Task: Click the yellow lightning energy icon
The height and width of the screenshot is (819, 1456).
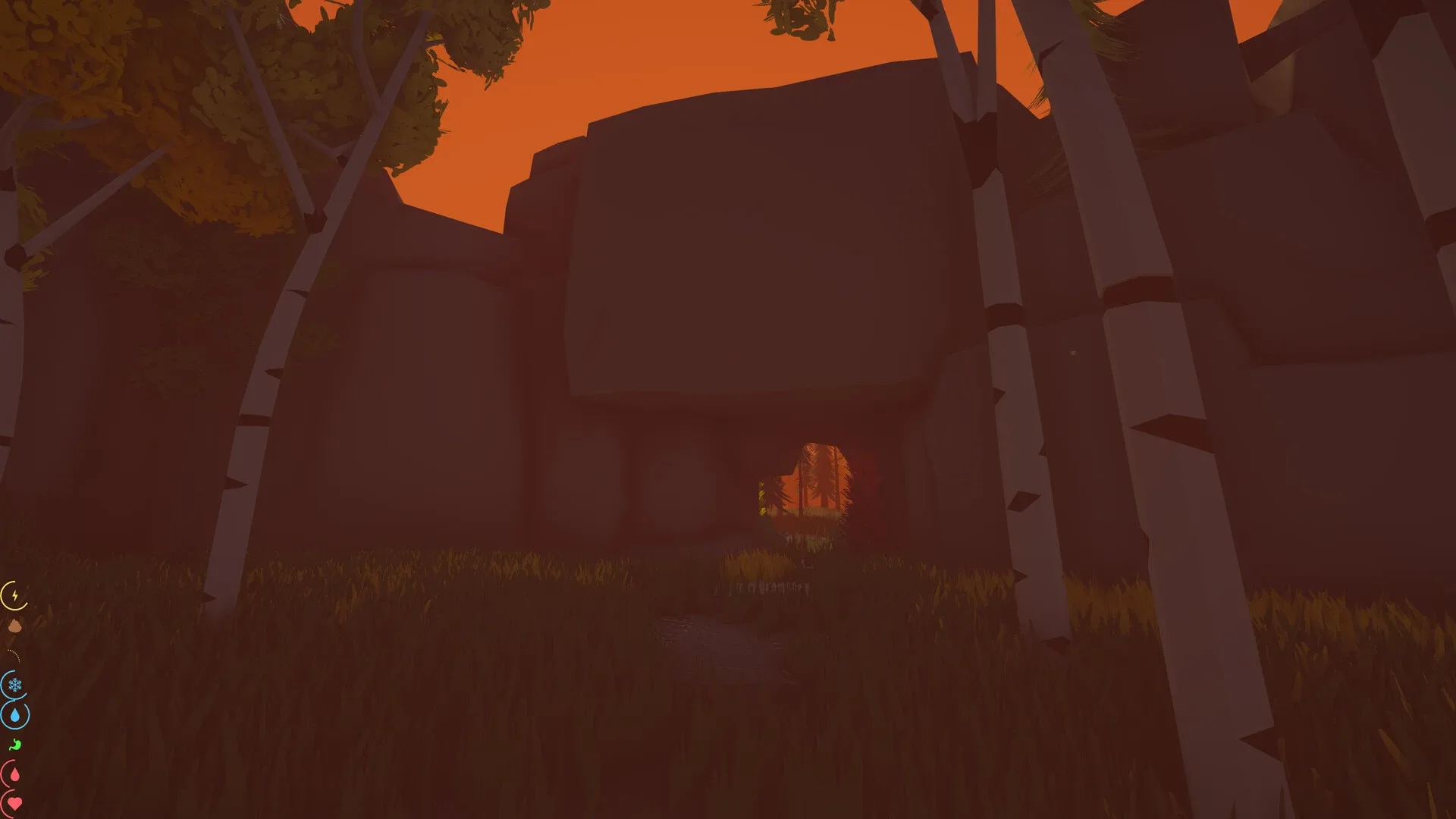Action: pyautogui.click(x=14, y=595)
